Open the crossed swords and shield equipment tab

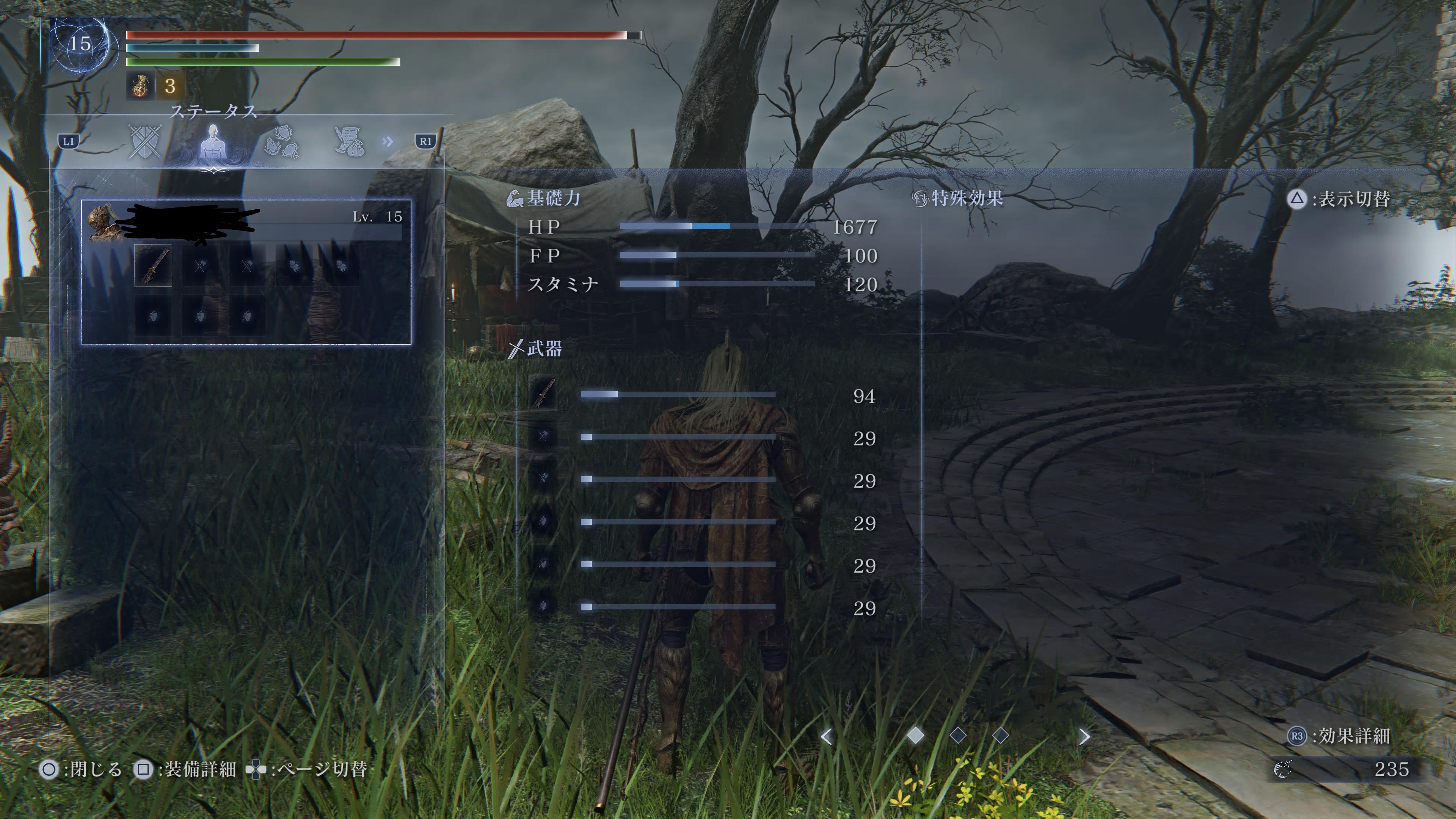[x=145, y=141]
